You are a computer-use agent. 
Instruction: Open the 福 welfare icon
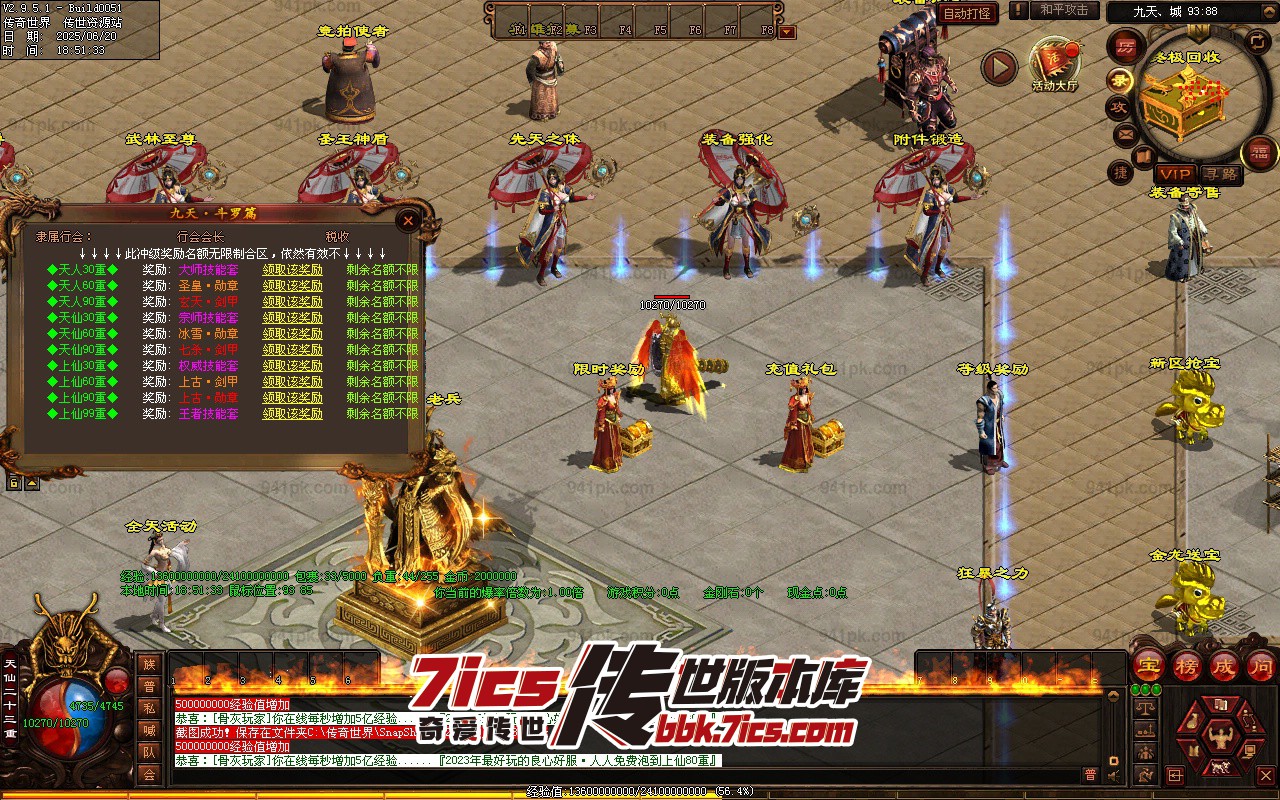click(x=1258, y=153)
